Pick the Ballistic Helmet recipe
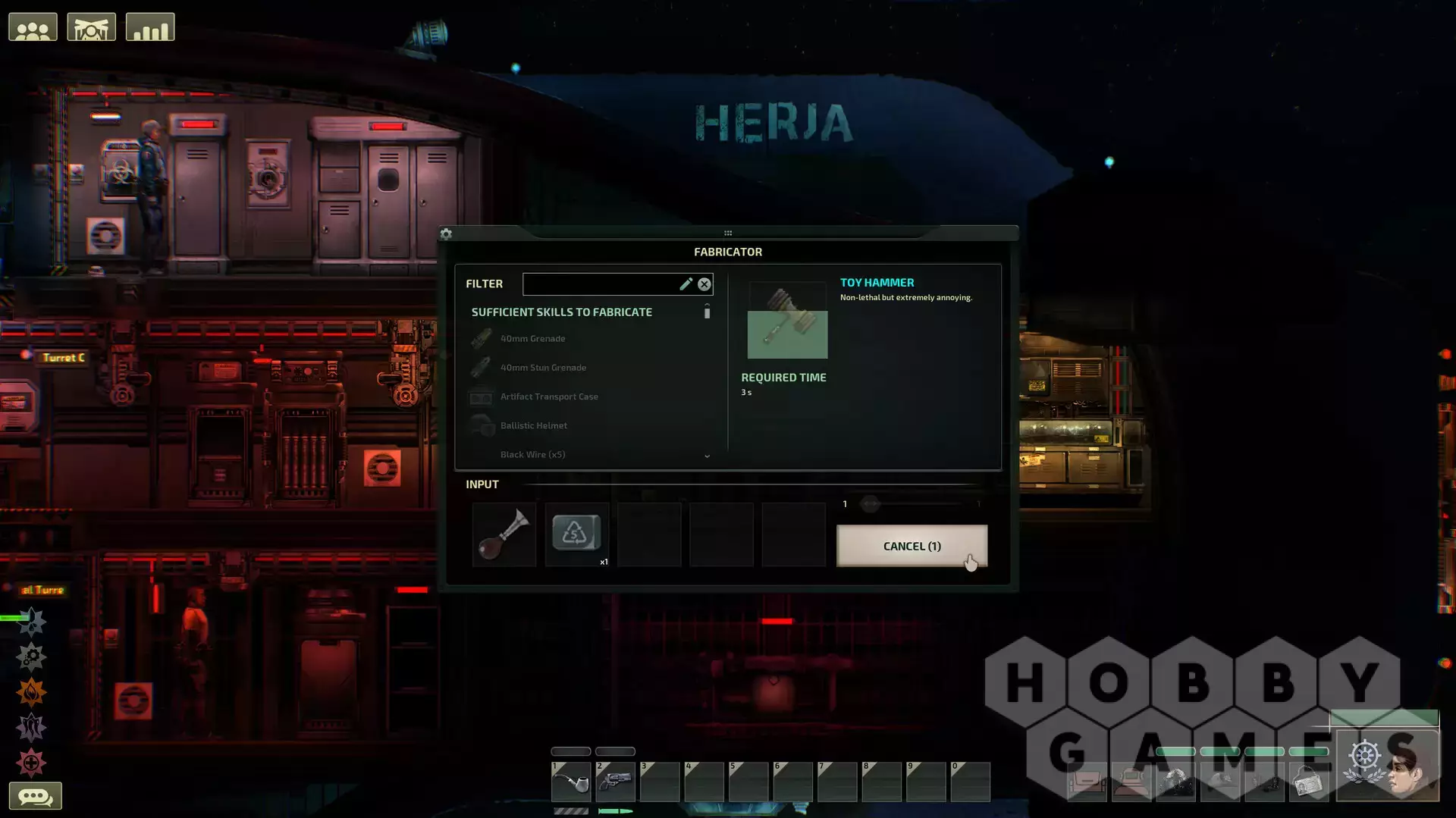Viewport: 1456px width, 818px height. click(x=533, y=425)
